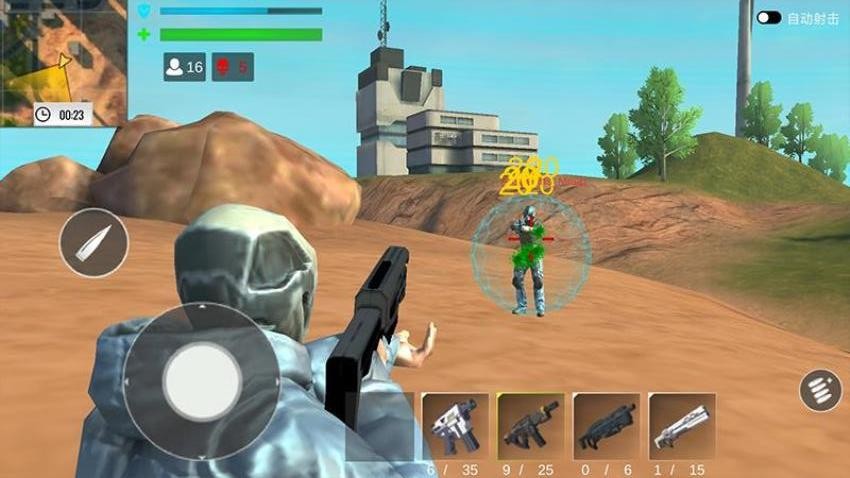Select the white submachine gun slot

(455, 426)
